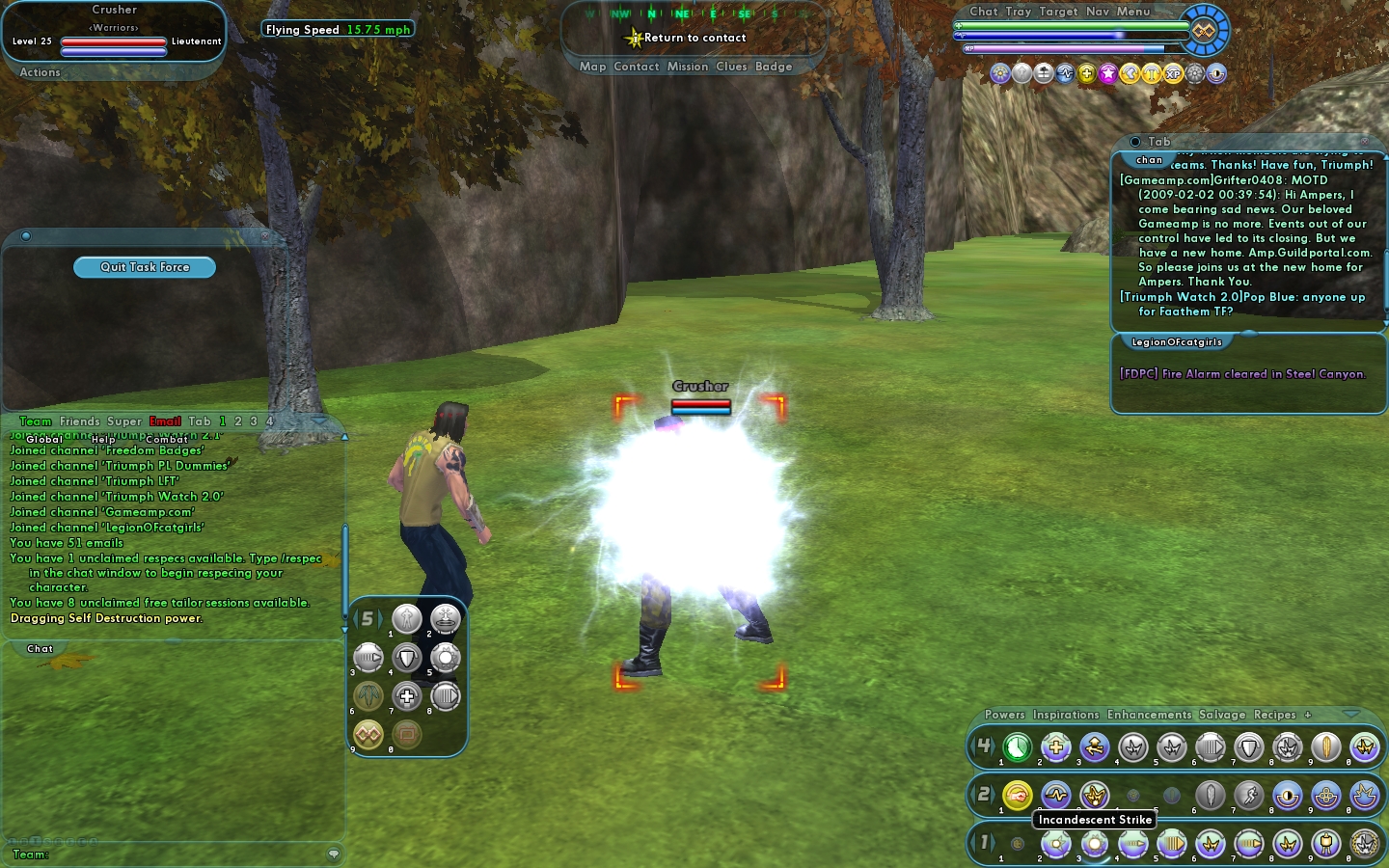The image size is (1389, 868).
Task: Show the Mission window
Action: coord(687,67)
